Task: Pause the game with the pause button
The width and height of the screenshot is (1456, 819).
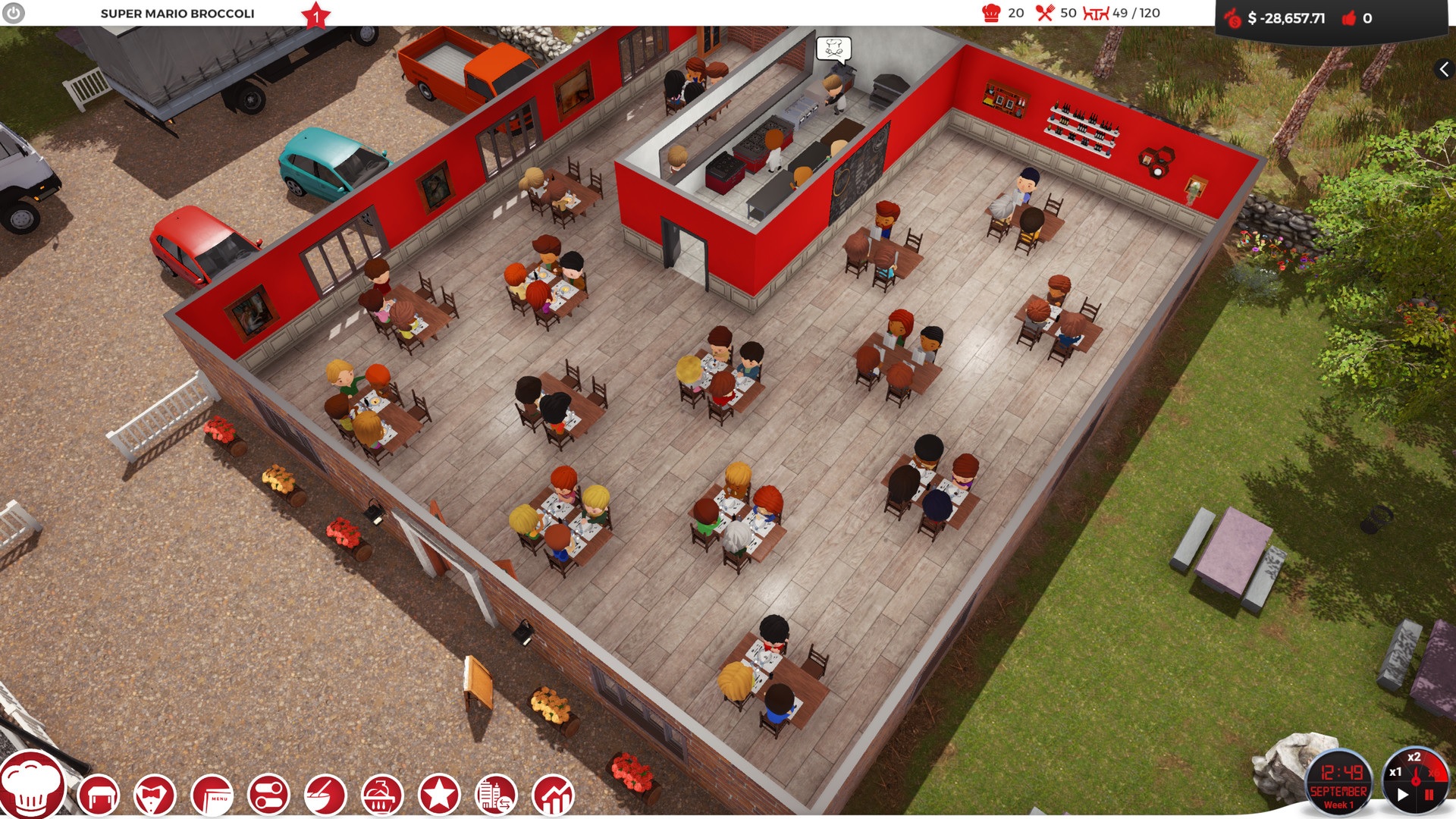Action: (x=1429, y=795)
